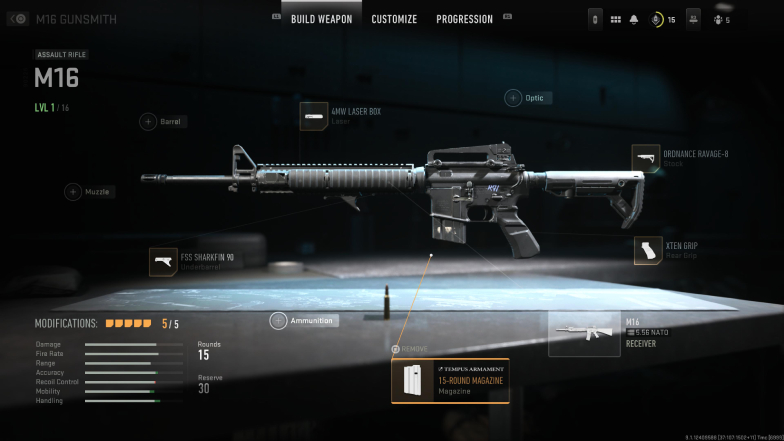This screenshot has width=784, height=441.
Task: Choose the FSS Sharkfin 90 underbarrel
Action: [x=164, y=262]
